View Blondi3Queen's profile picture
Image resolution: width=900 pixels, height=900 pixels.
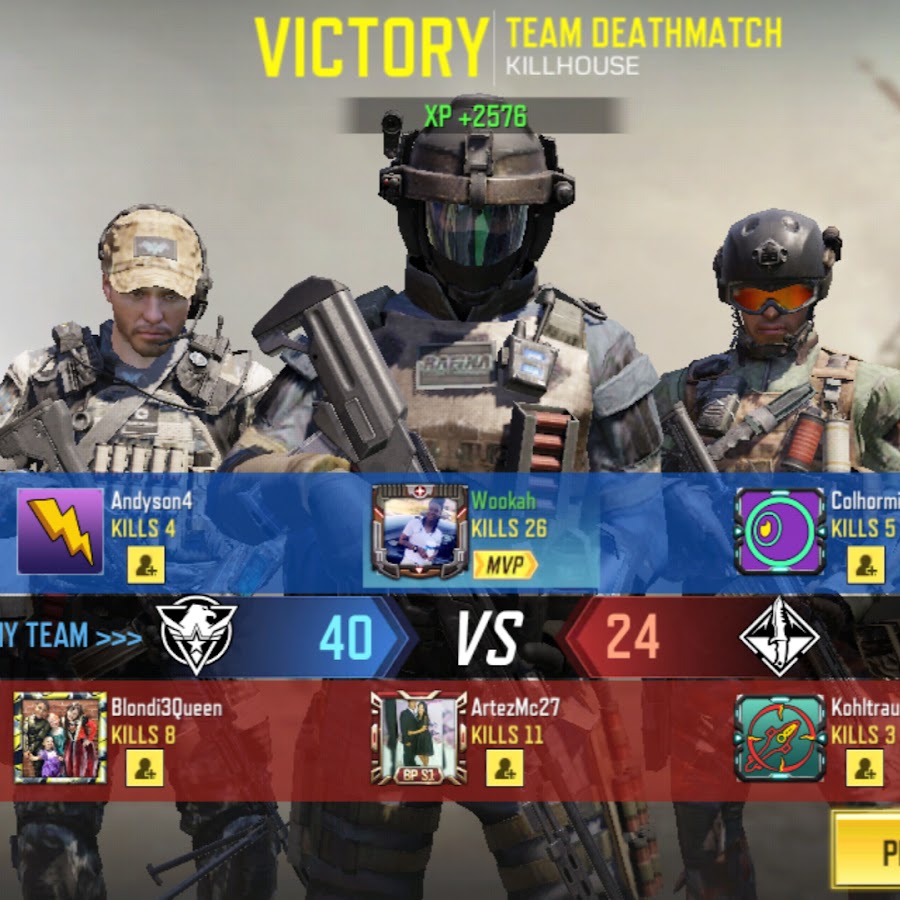60,737
